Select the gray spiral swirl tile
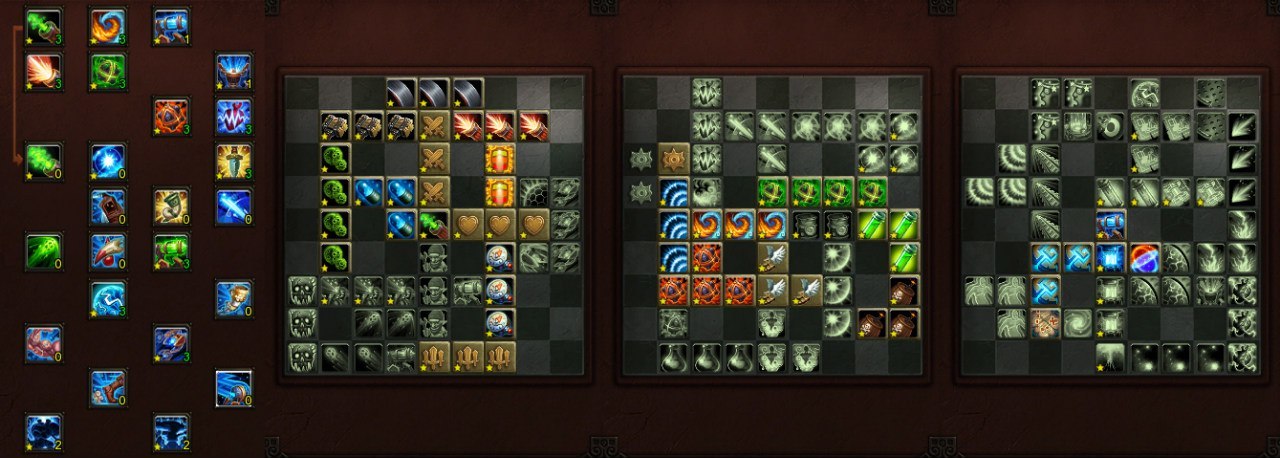The height and width of the screenshot is (458, 1280). click(1078, 323)
